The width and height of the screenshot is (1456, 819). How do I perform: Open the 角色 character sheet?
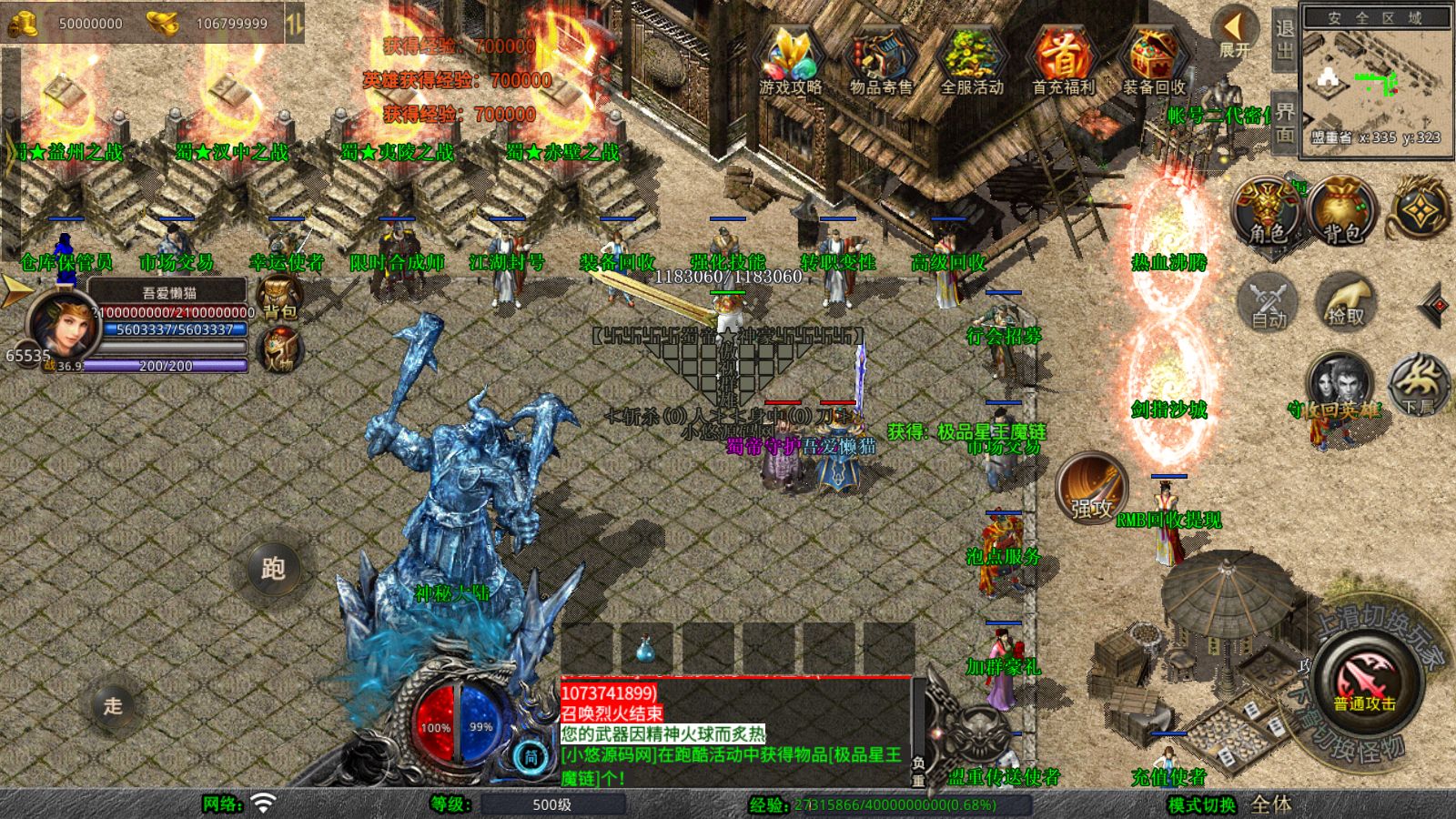[1267, 211]
